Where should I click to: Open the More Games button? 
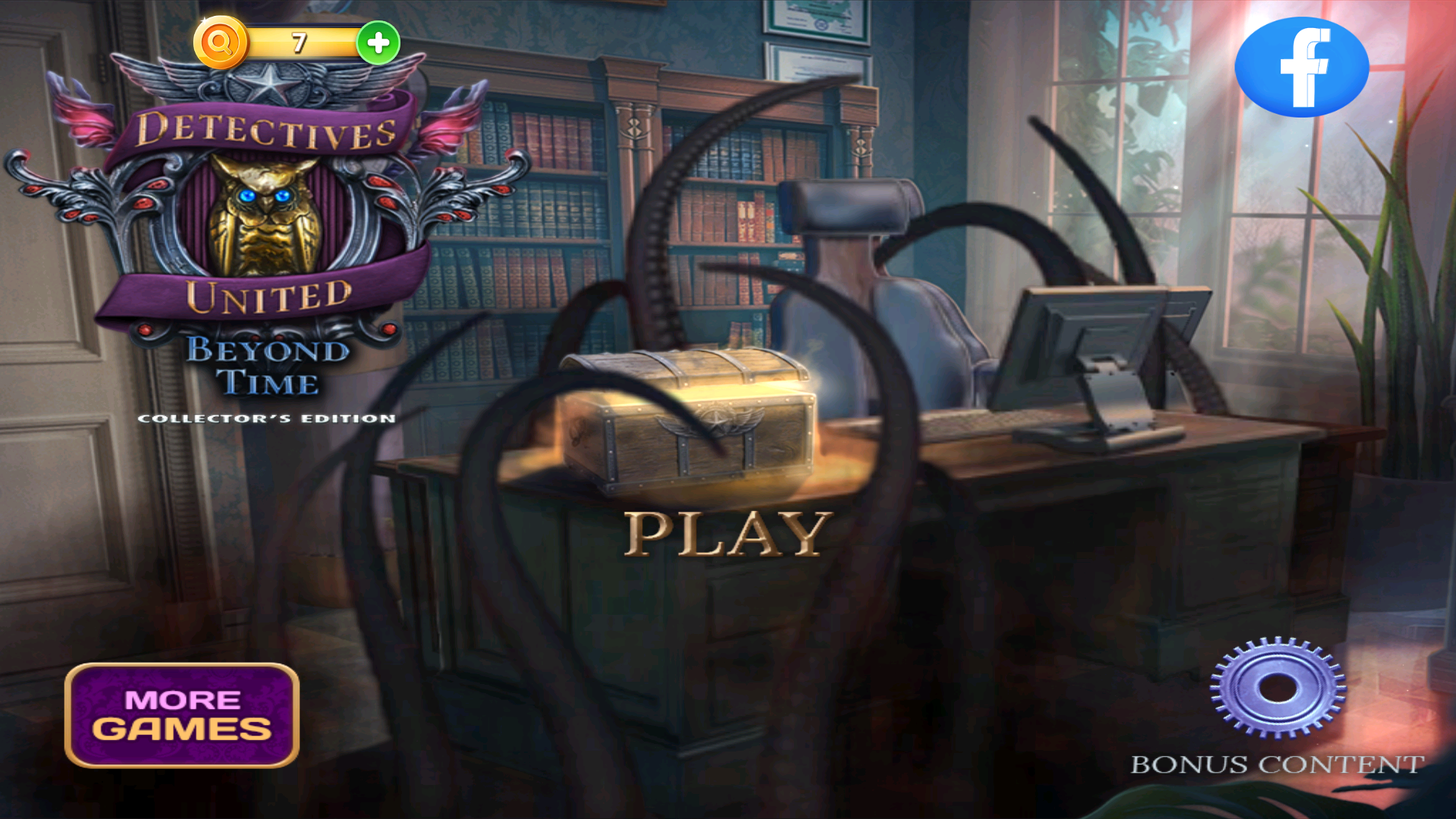(x=182, y=715)
